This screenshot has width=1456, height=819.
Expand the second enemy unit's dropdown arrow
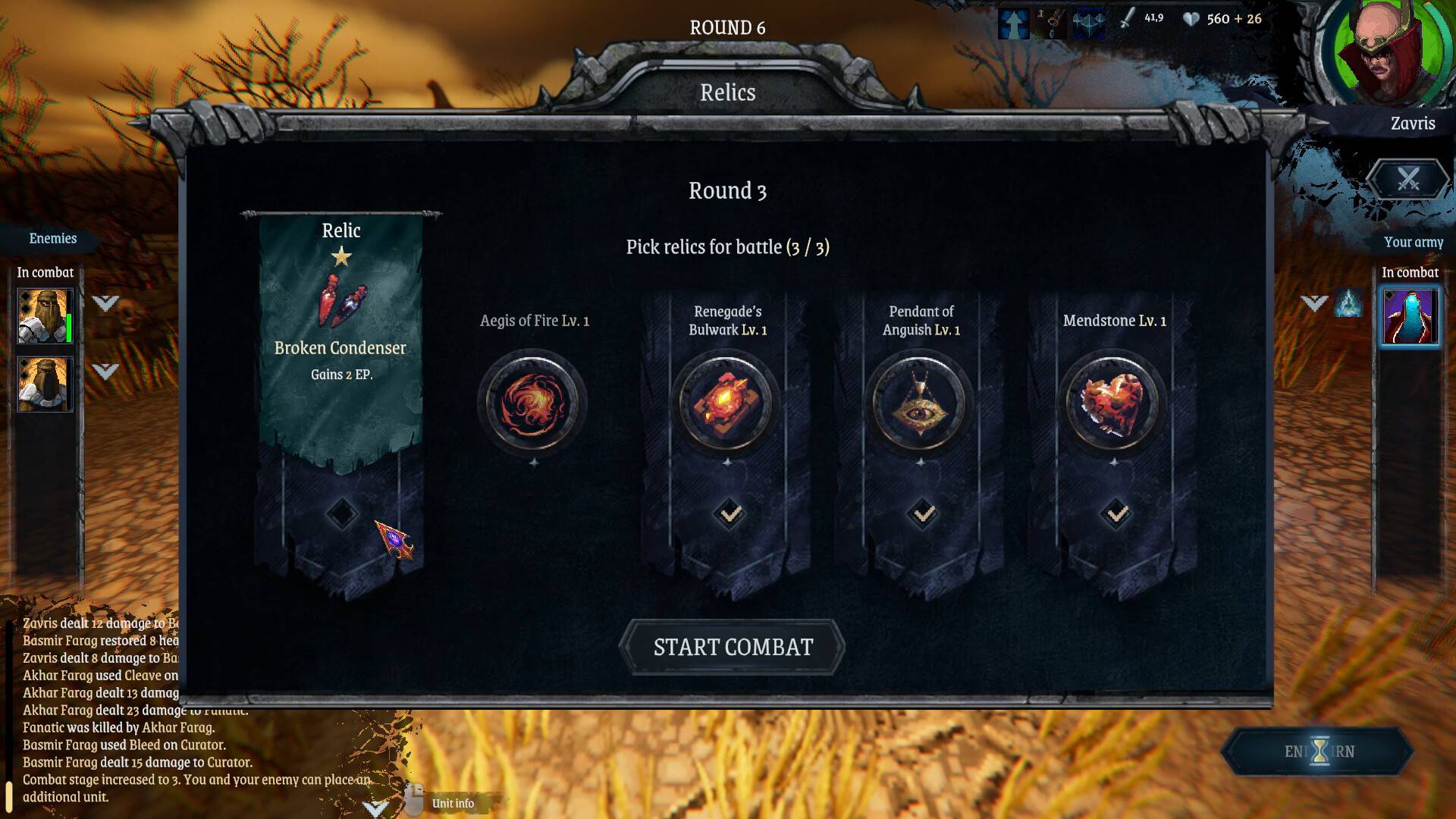point(105,371)
